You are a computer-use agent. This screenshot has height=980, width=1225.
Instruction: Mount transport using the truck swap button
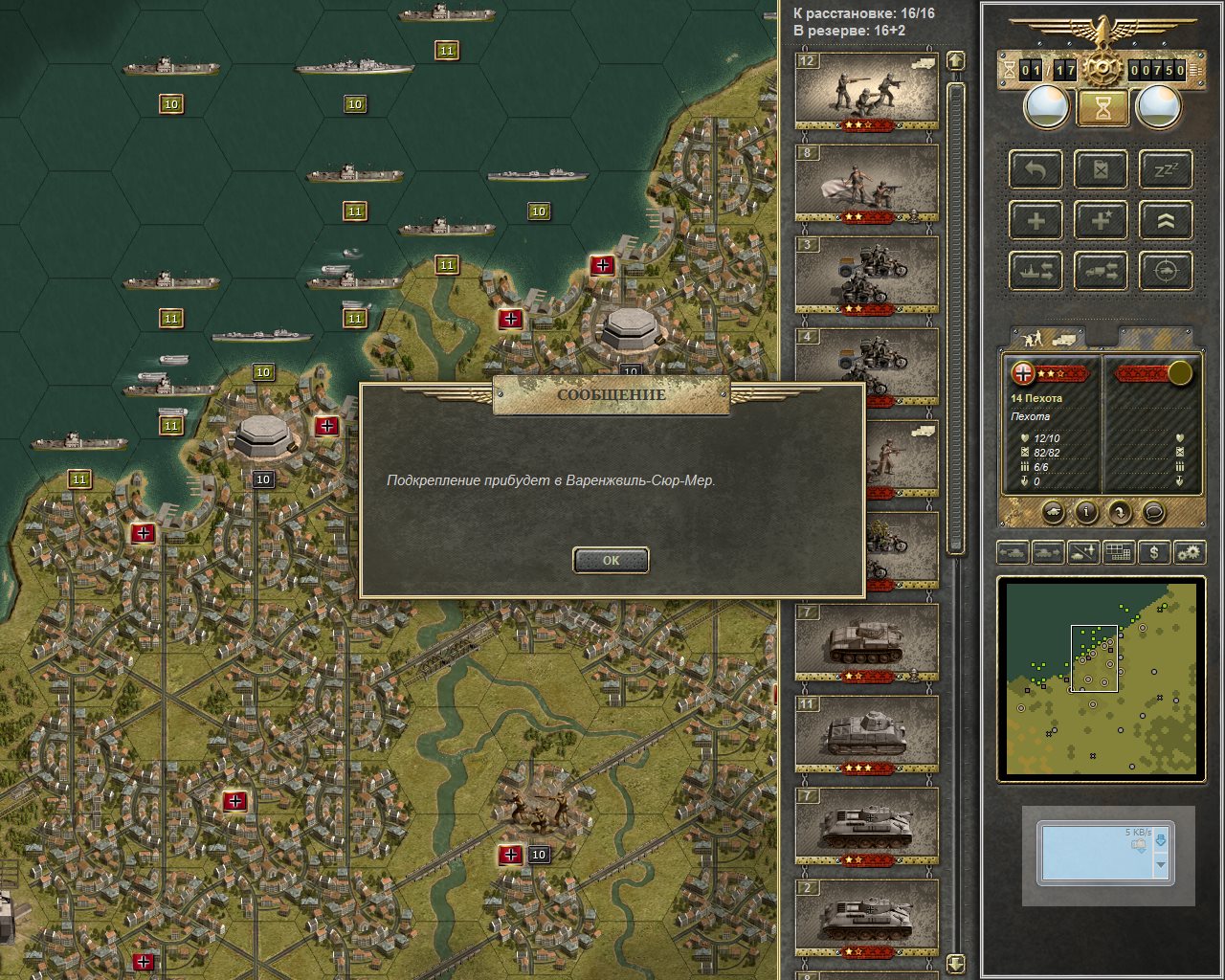point(1101,271)
